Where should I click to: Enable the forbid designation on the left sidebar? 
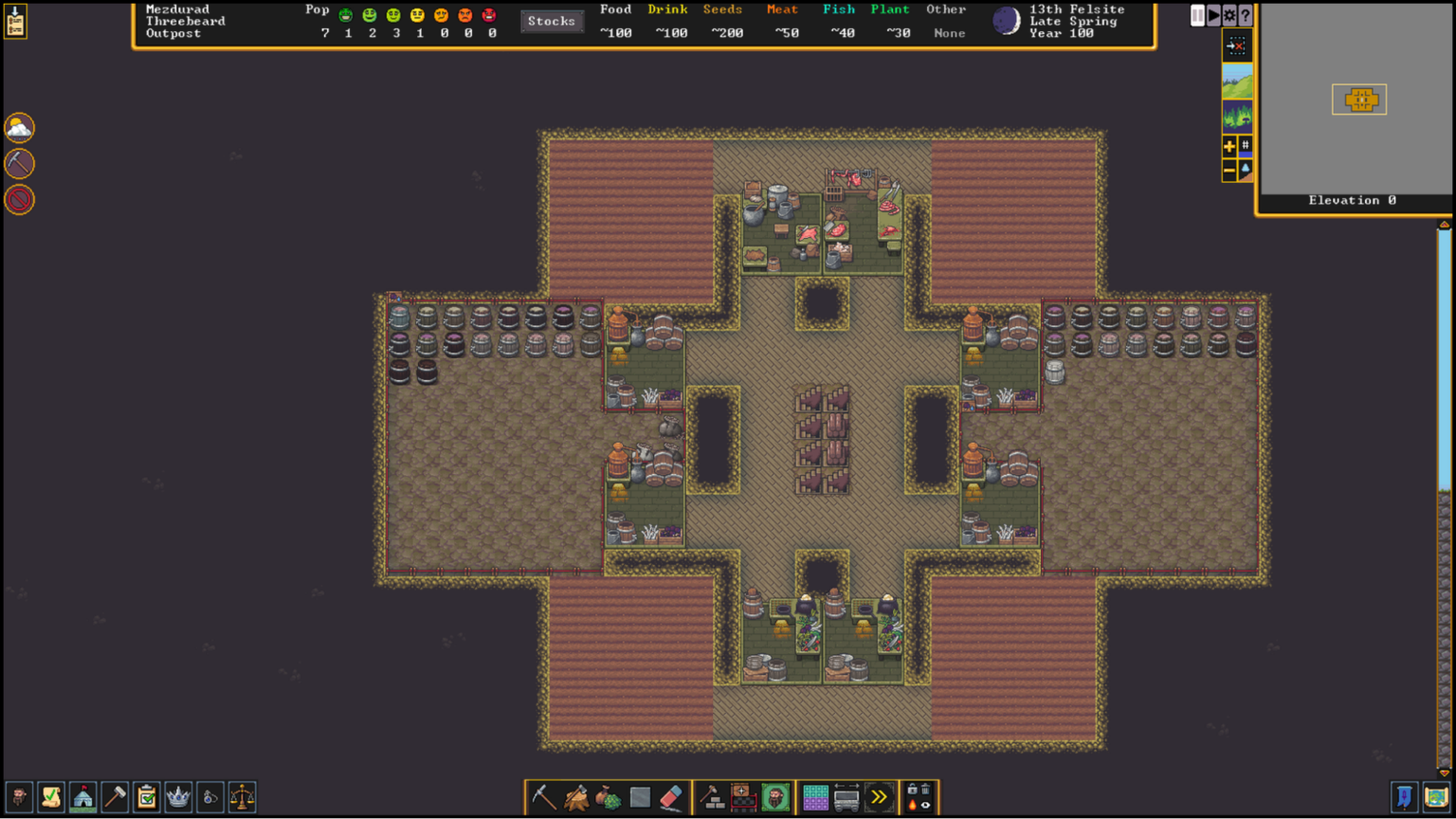pos(19,200)
